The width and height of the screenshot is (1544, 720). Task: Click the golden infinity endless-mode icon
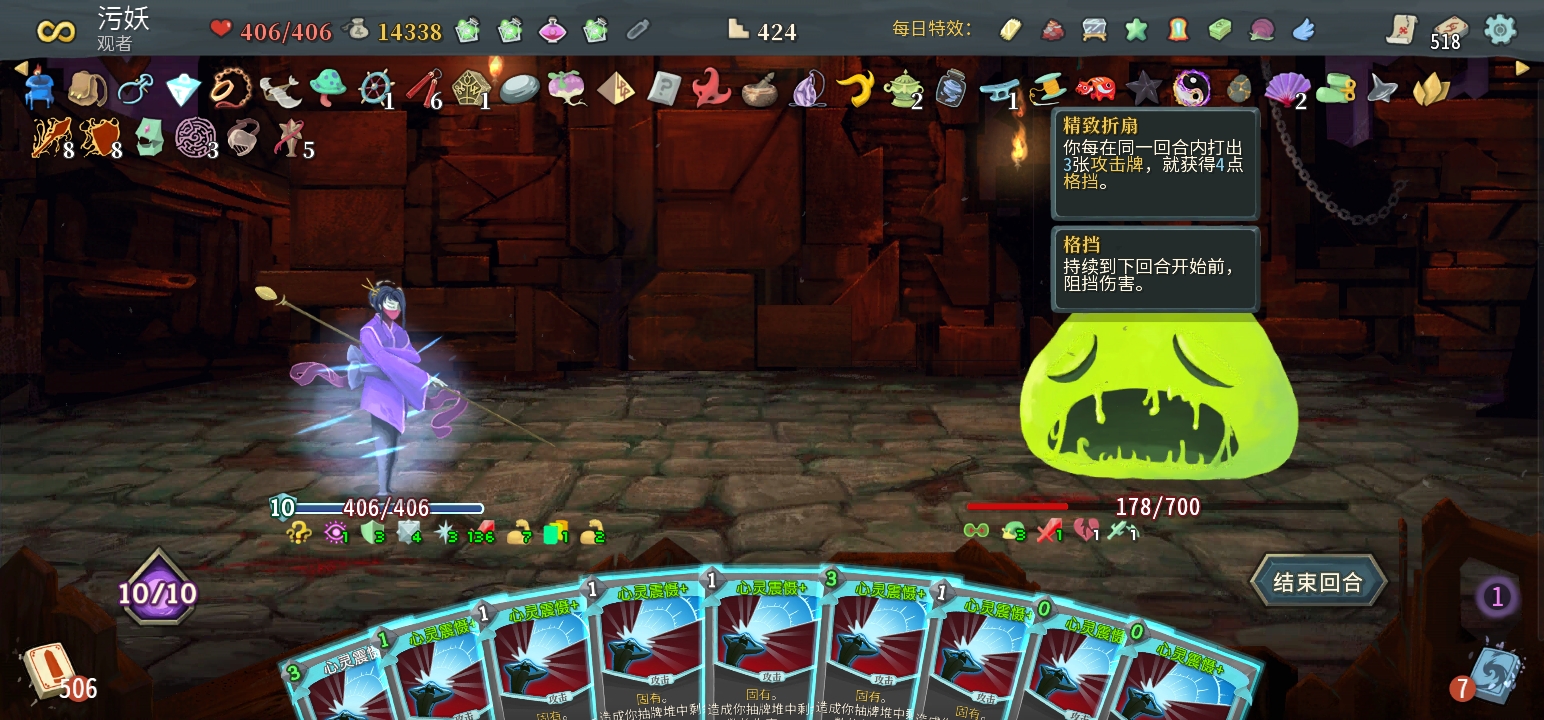pos(56,30)
